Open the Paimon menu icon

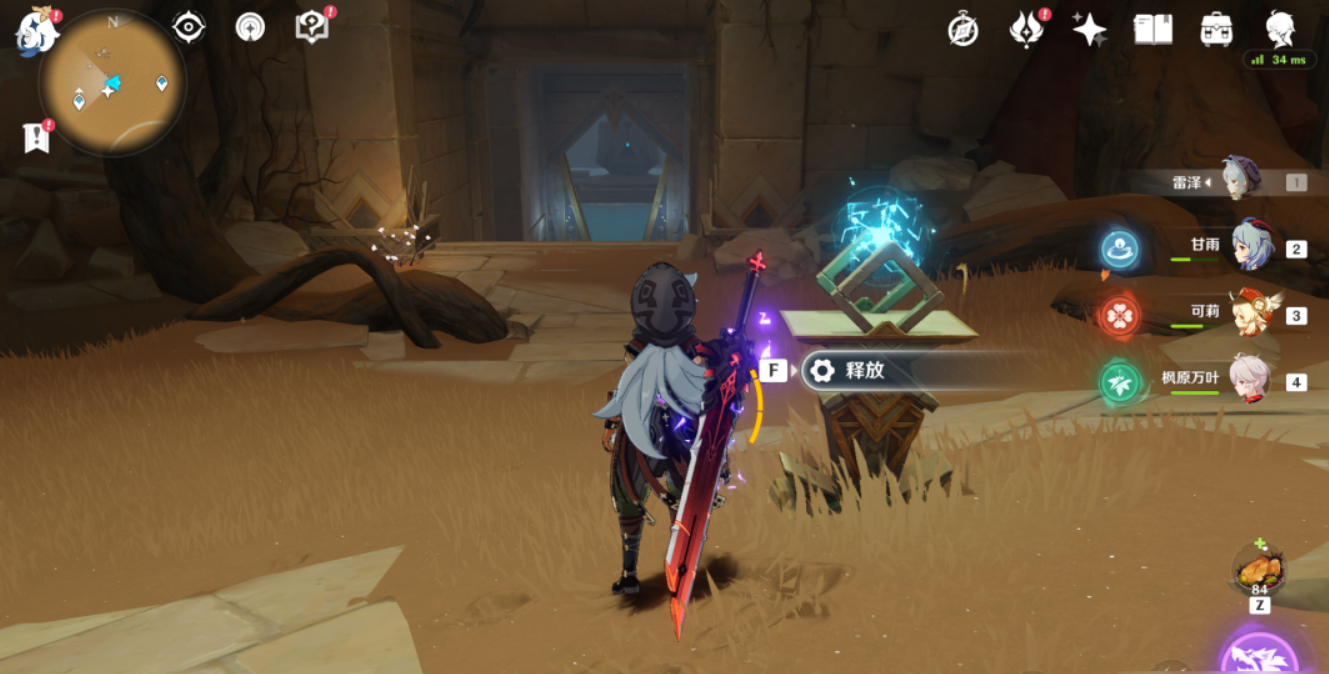click(x=37, y=28)
